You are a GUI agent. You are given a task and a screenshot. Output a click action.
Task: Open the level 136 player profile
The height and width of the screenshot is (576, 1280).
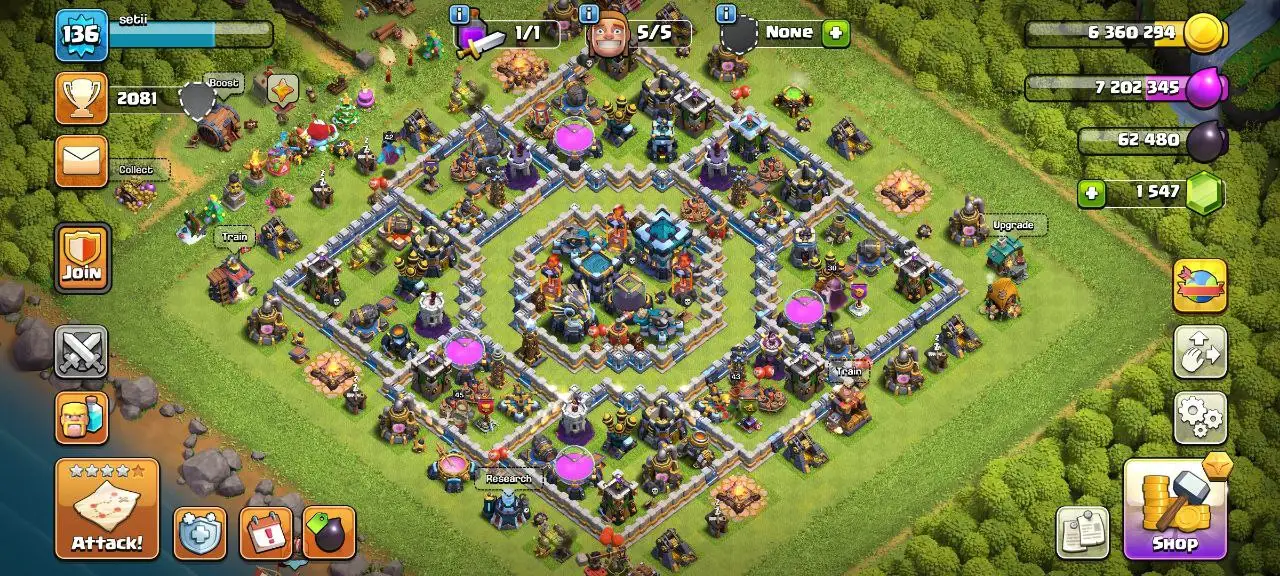[81, 35]
